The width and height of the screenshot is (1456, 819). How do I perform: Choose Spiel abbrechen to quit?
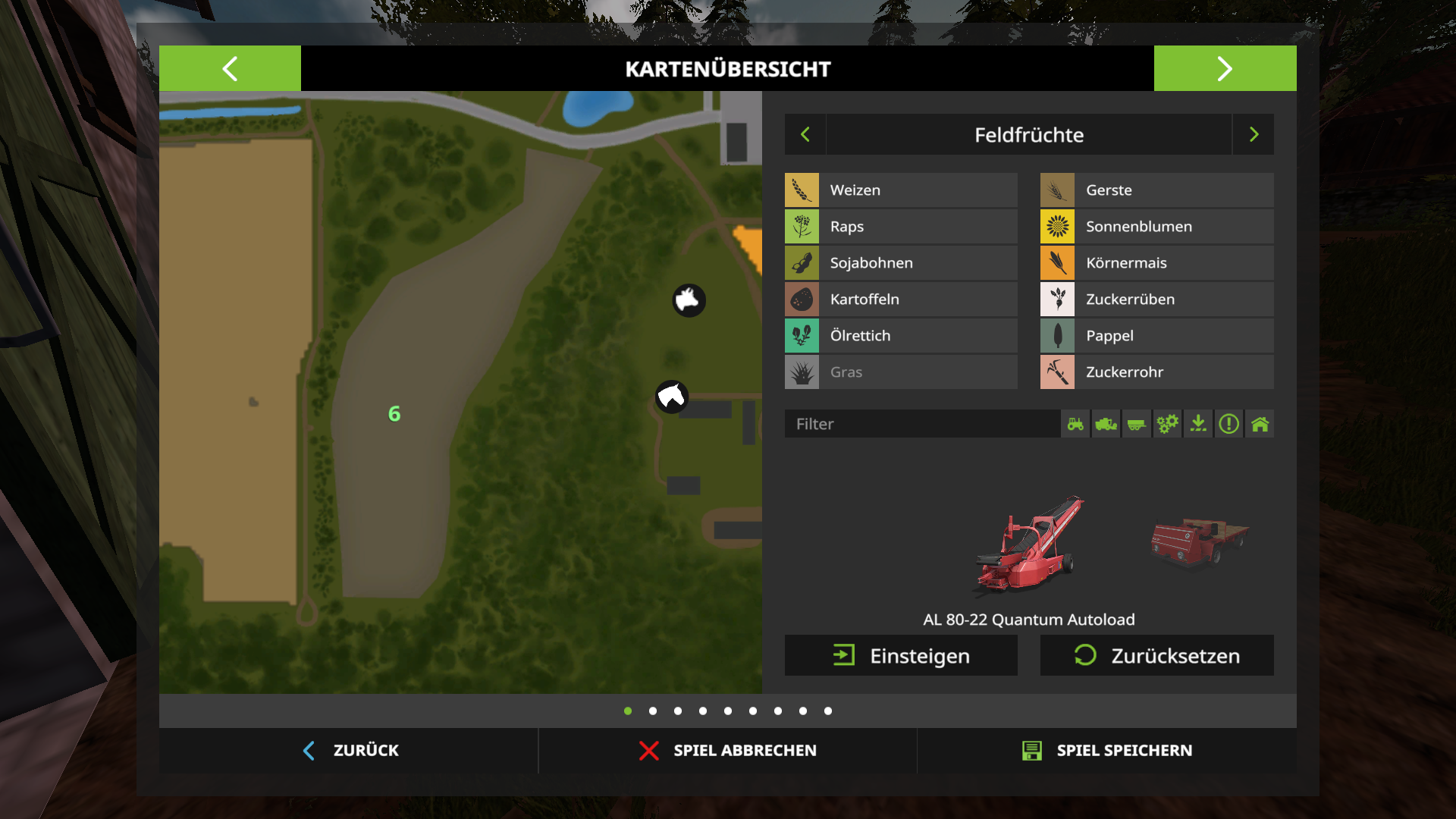728,751
